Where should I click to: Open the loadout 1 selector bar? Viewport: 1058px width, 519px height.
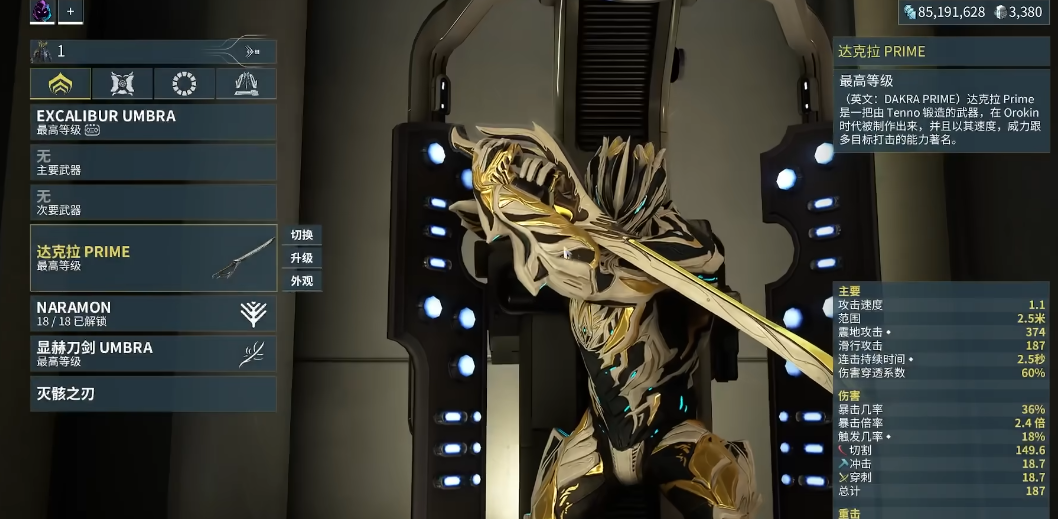pos(153,51)
